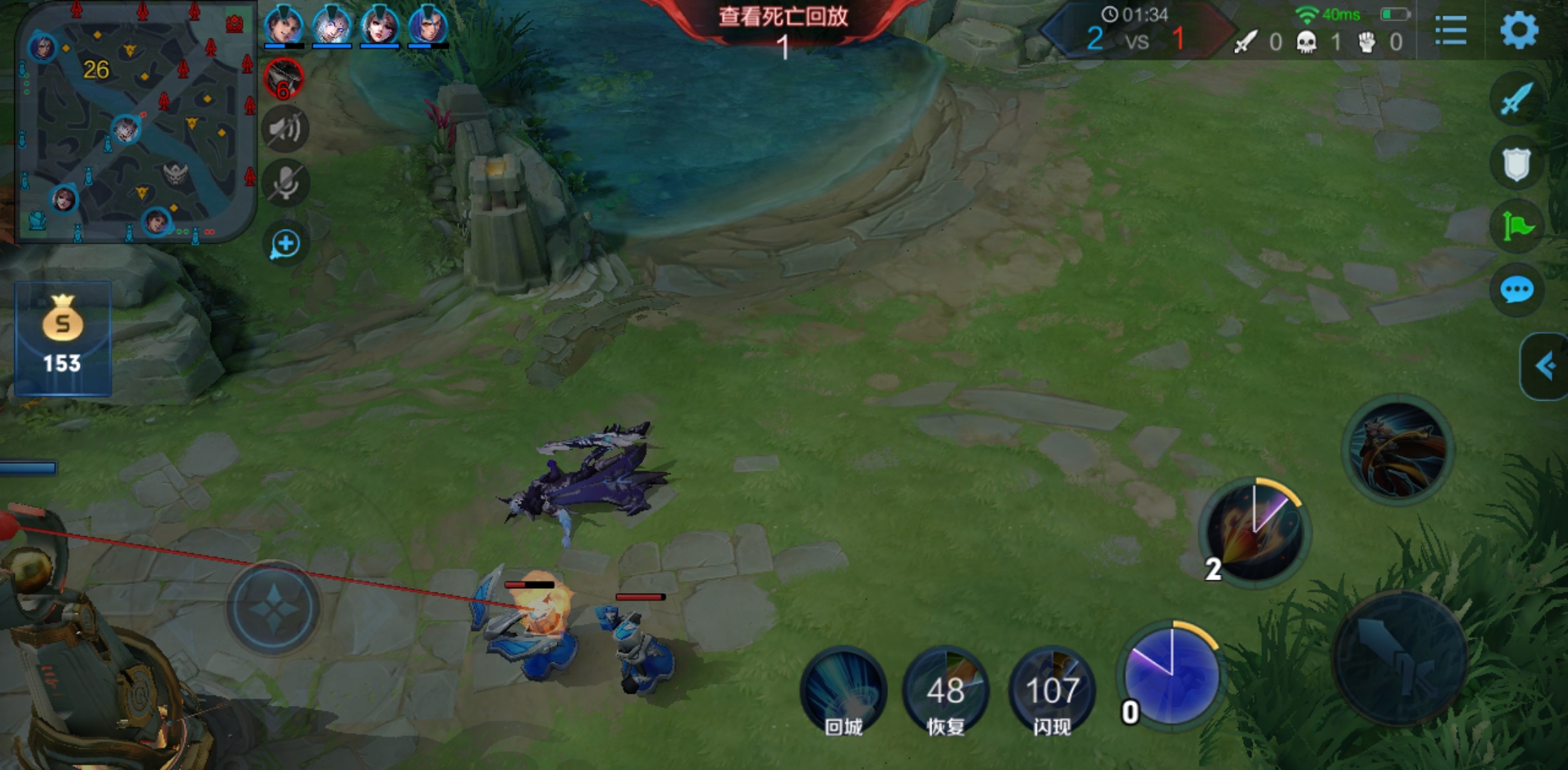Expand the right-side arrow panel
Image resolution: width=1568 pixels, height=770 pixels.
click(1544, 366)
